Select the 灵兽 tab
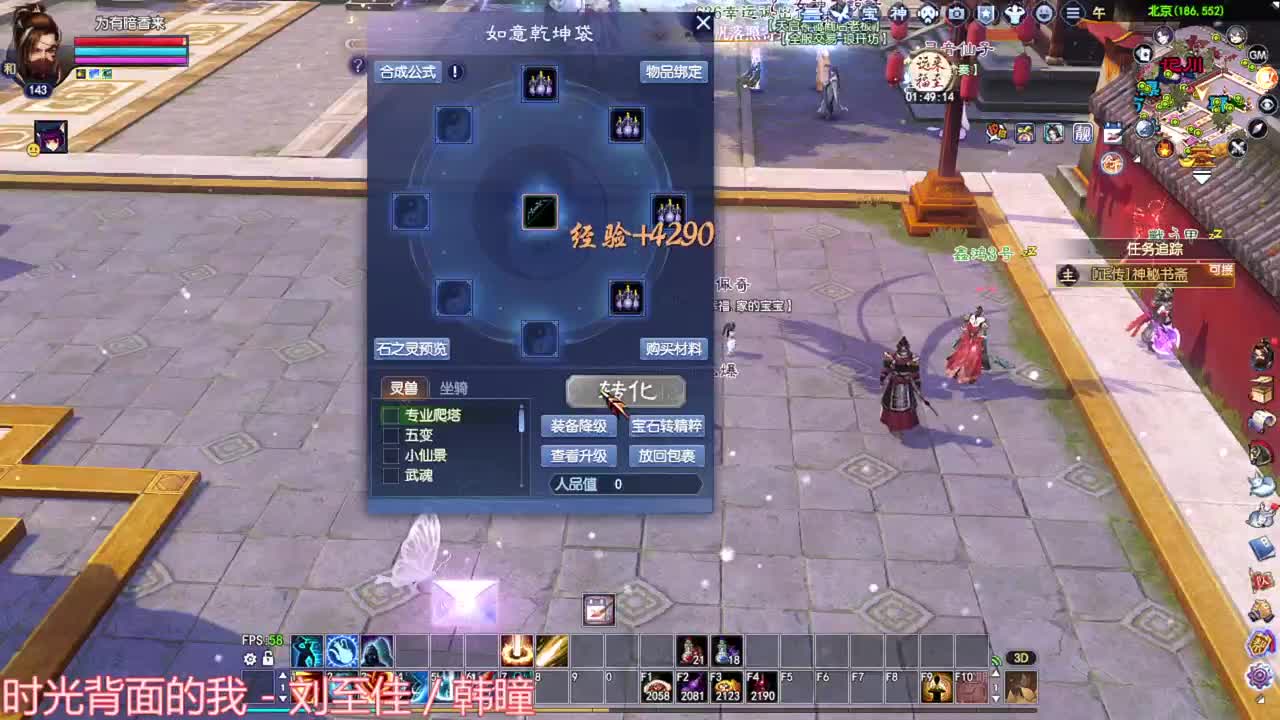The image size is (1280, 720). tap(404, 387)
